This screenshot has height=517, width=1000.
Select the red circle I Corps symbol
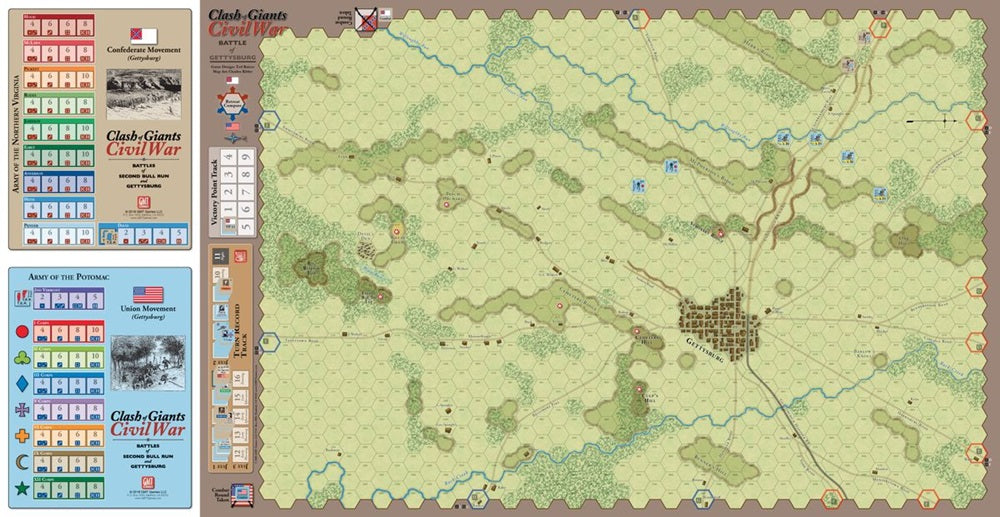[x=21, y=331]
